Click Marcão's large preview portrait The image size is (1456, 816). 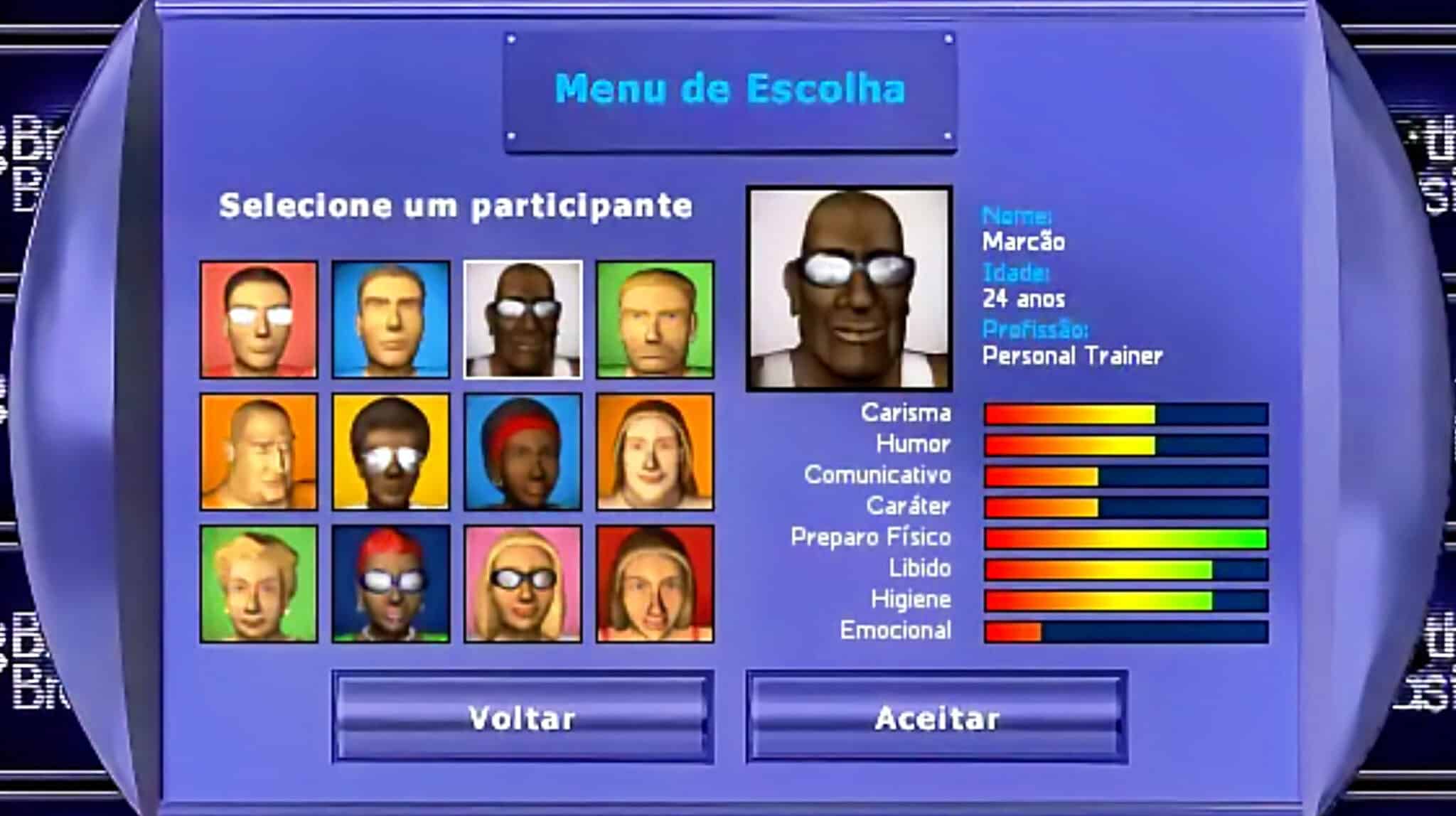click(x=851, y=288)
